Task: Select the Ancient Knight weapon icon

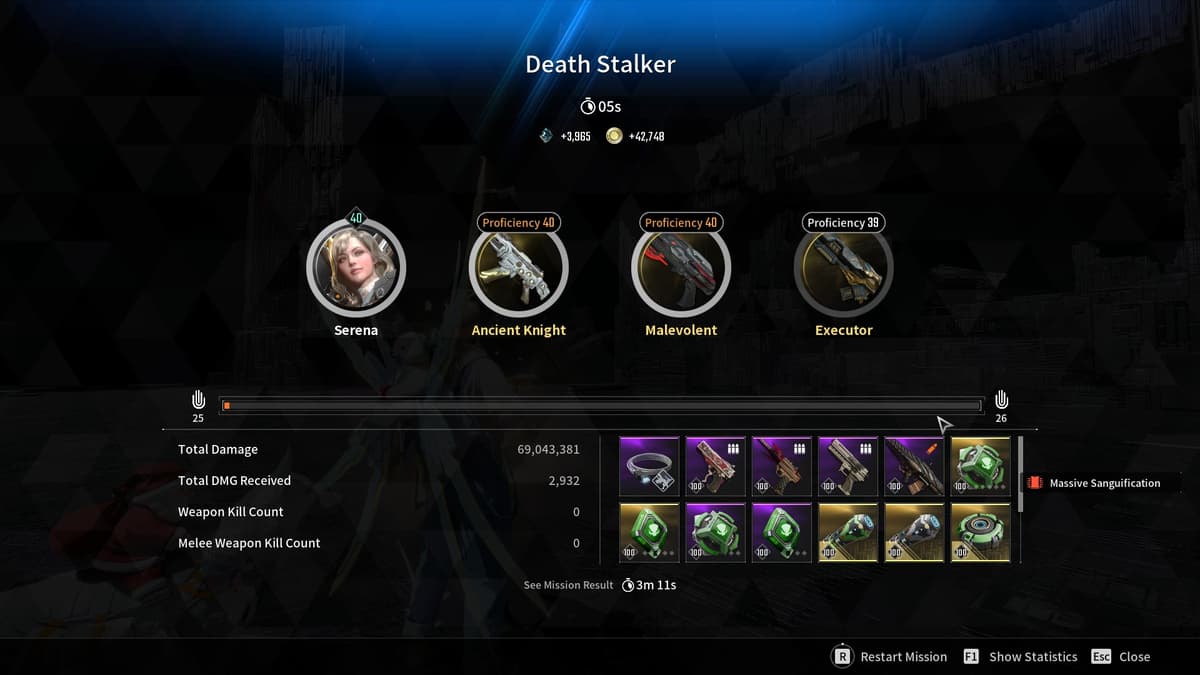Action: pos(518,268)
